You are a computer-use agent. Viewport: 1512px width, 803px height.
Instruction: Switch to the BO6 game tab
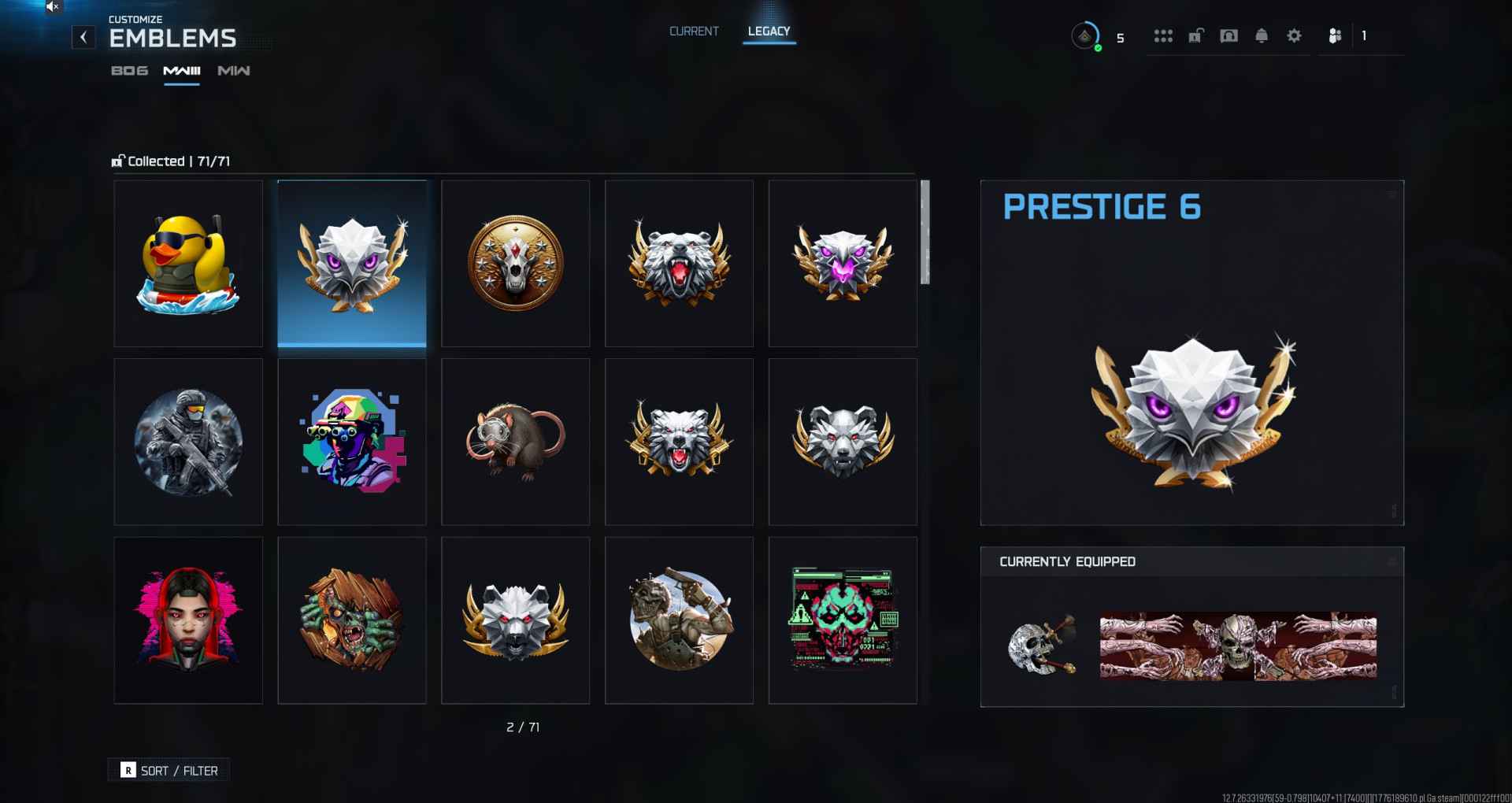(128, 70)
